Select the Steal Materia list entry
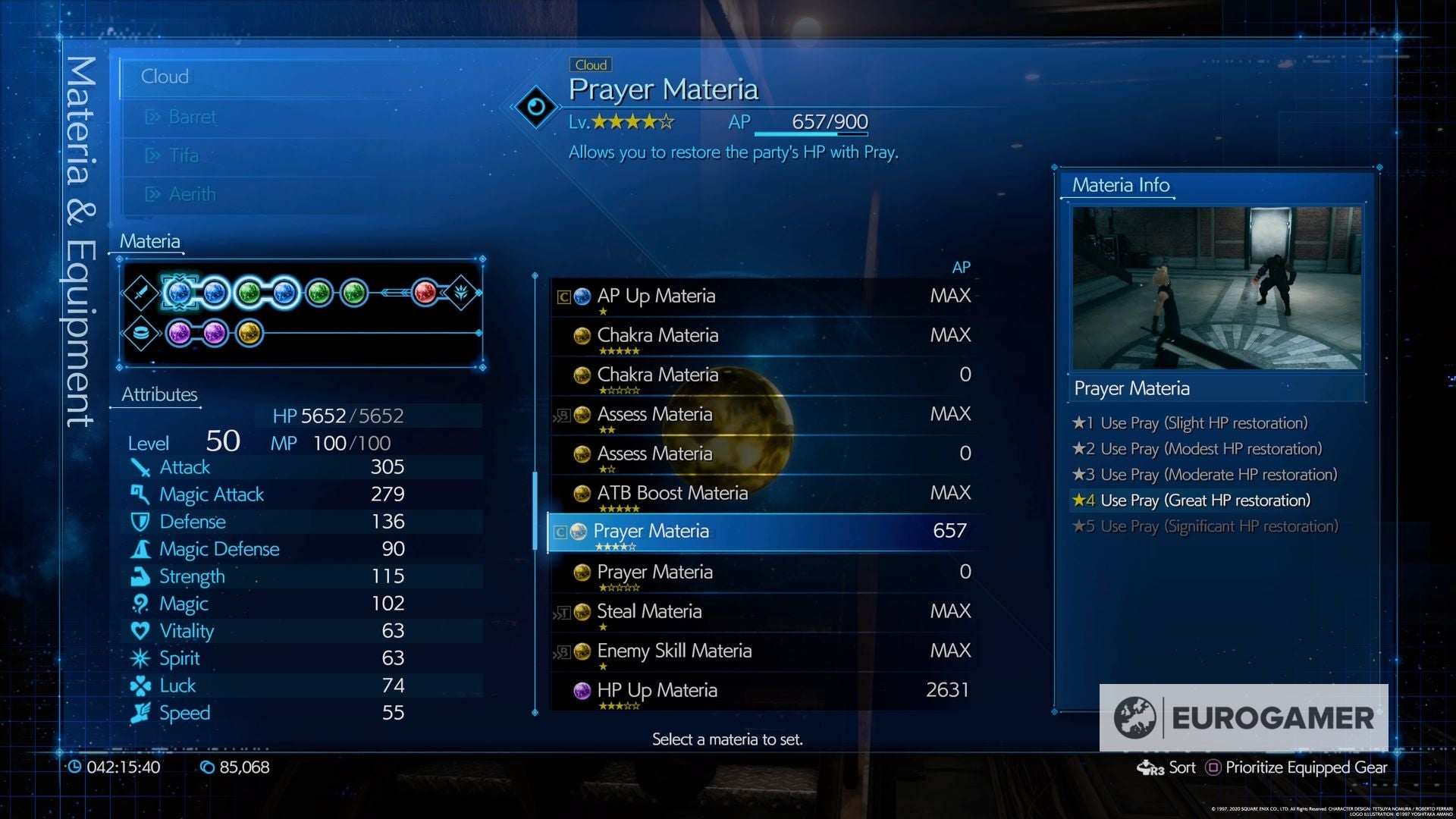Viewport: 1456px width, 819px height. [648, 611]
